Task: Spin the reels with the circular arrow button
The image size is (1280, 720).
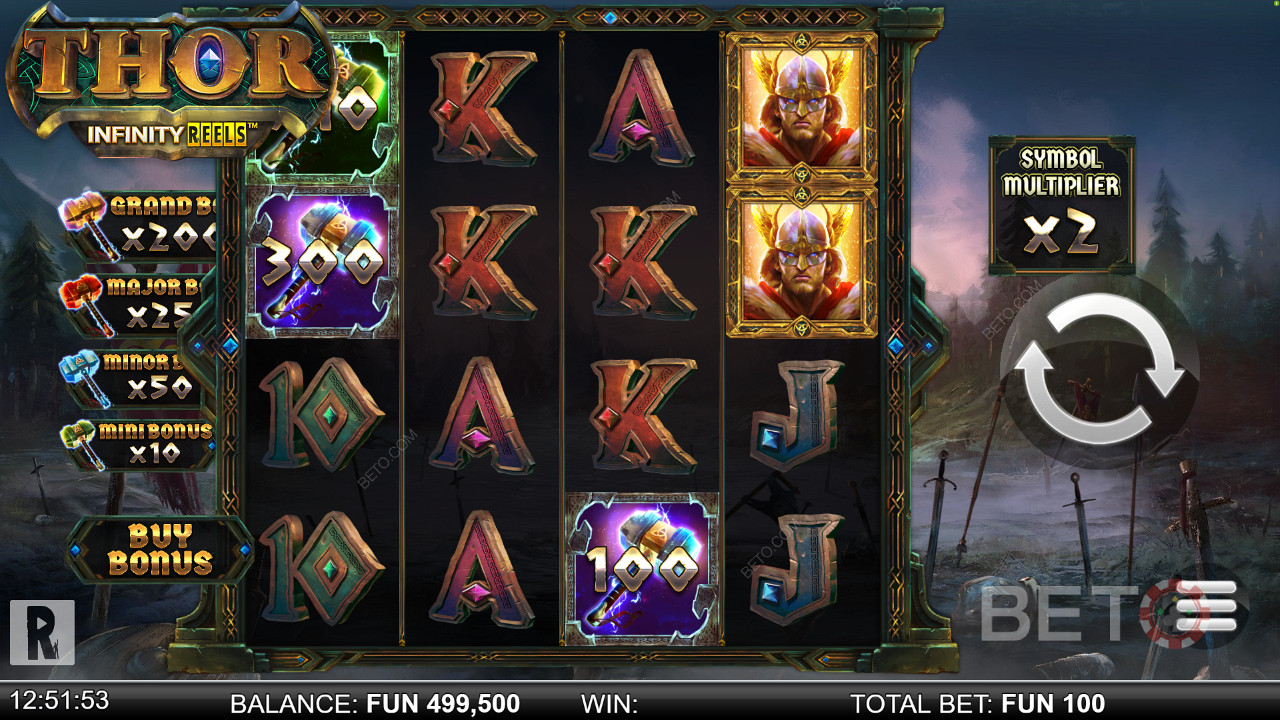Action: 1098,370
